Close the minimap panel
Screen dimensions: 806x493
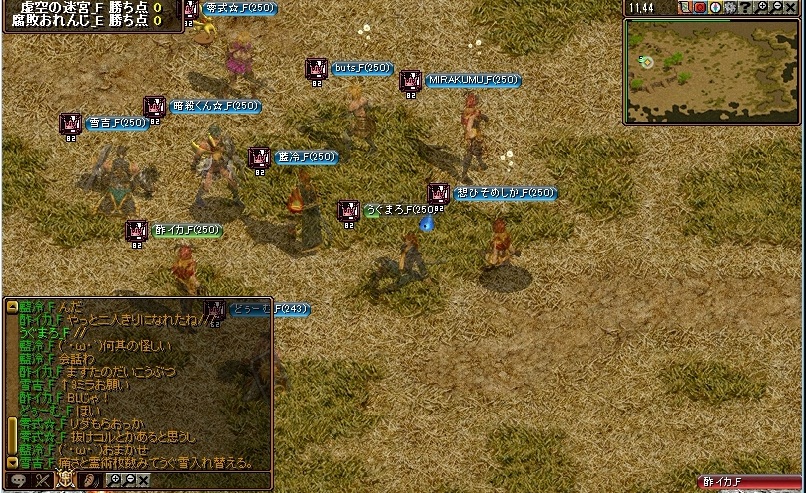[x=791, y=8]
